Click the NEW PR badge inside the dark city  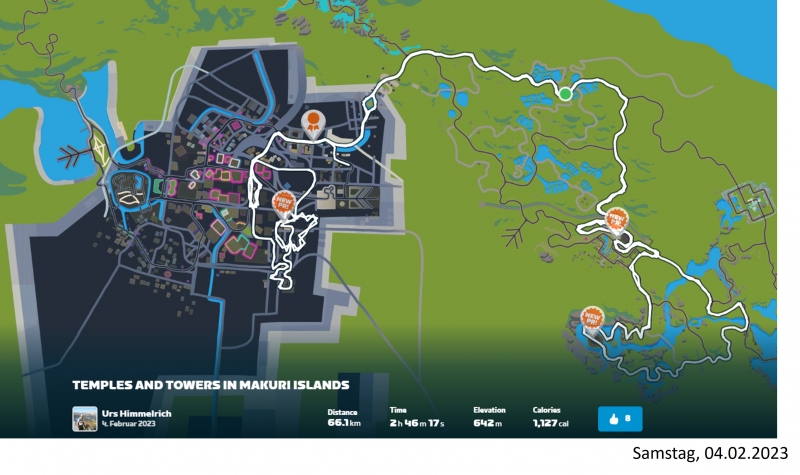tap(285, 202)
